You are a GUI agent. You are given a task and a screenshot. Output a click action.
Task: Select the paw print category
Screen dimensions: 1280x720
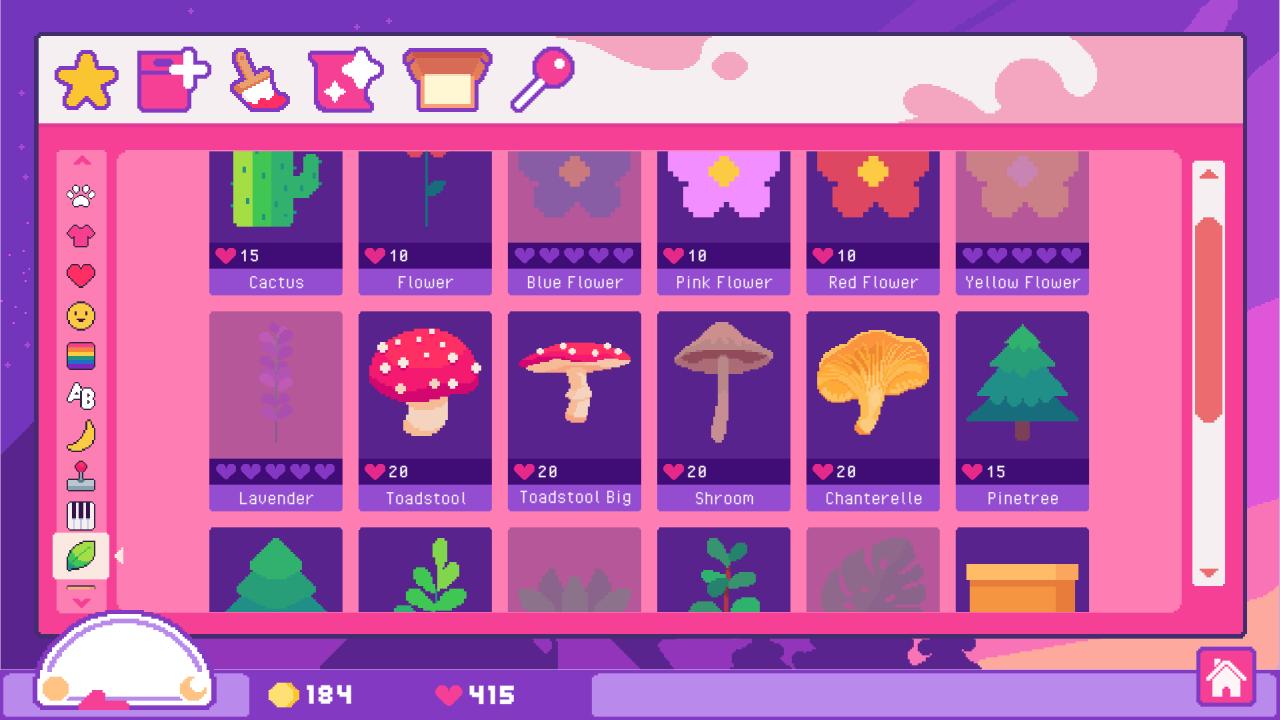(x=82, y=197)
